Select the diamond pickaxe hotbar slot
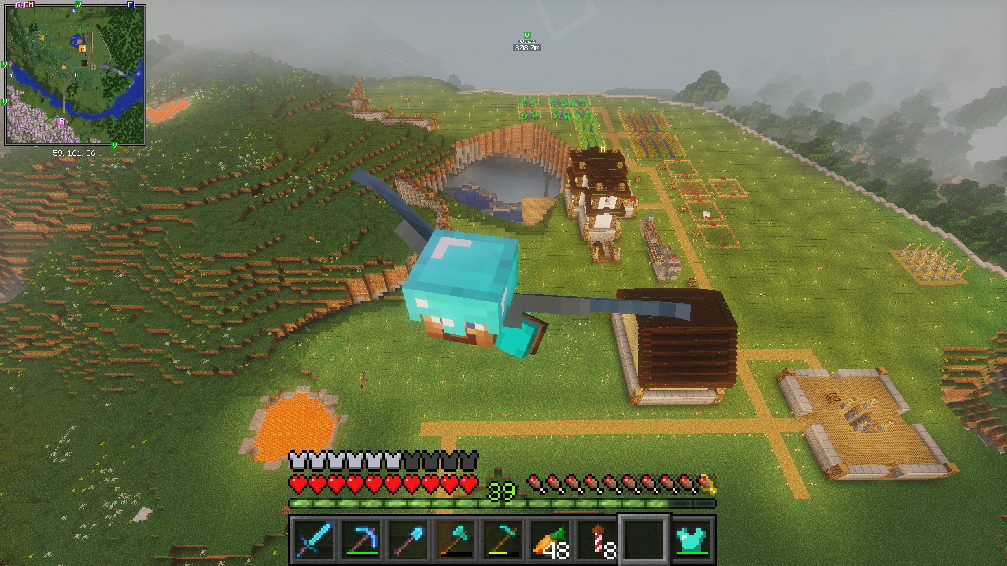Viewport: 1007px width, 566px height. point(360,539)
